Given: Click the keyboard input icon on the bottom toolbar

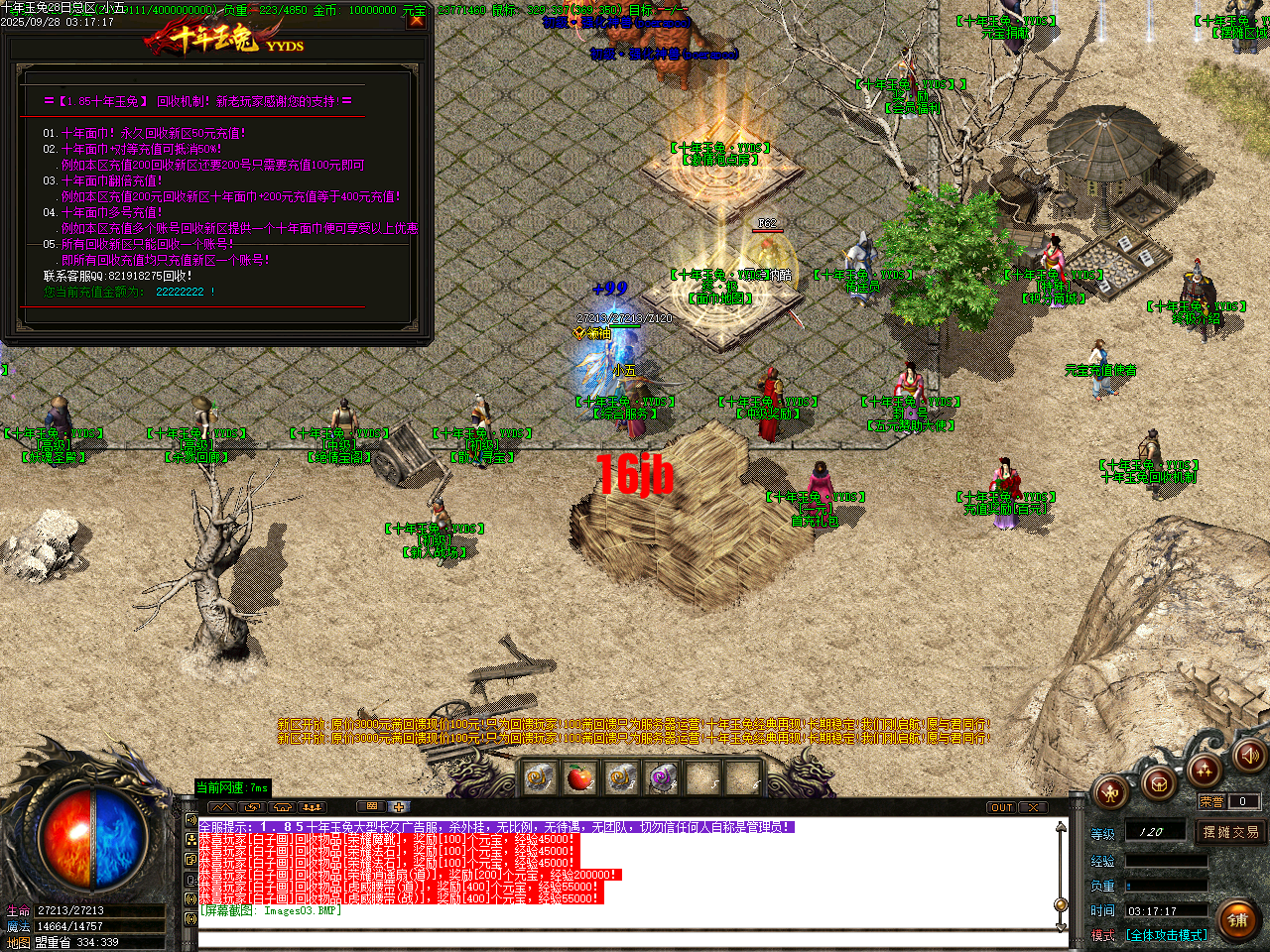Looking at the screenshot, I should (372, 807).
